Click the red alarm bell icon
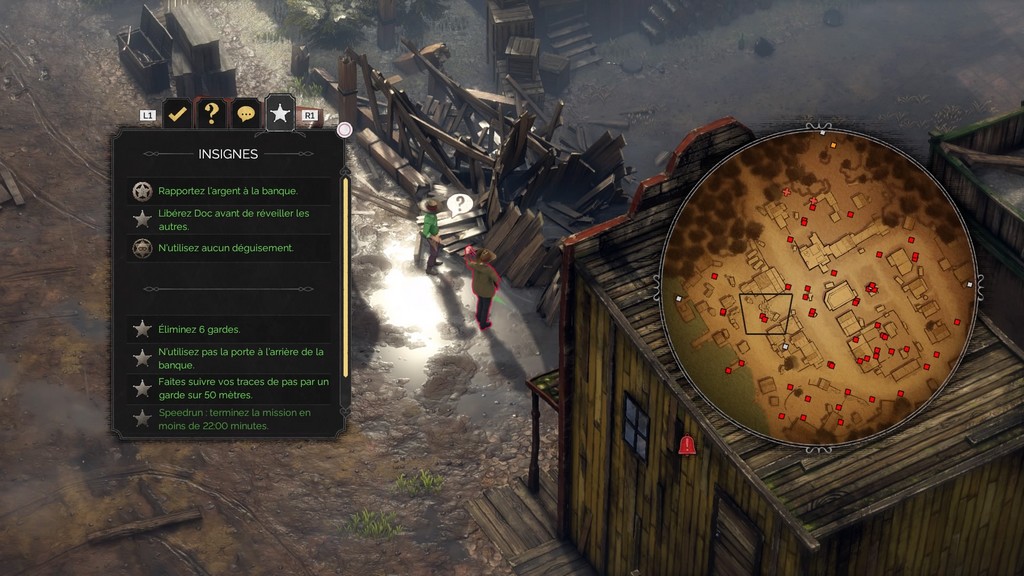Viewport: 1024px width, 576px height. (687, 446)
